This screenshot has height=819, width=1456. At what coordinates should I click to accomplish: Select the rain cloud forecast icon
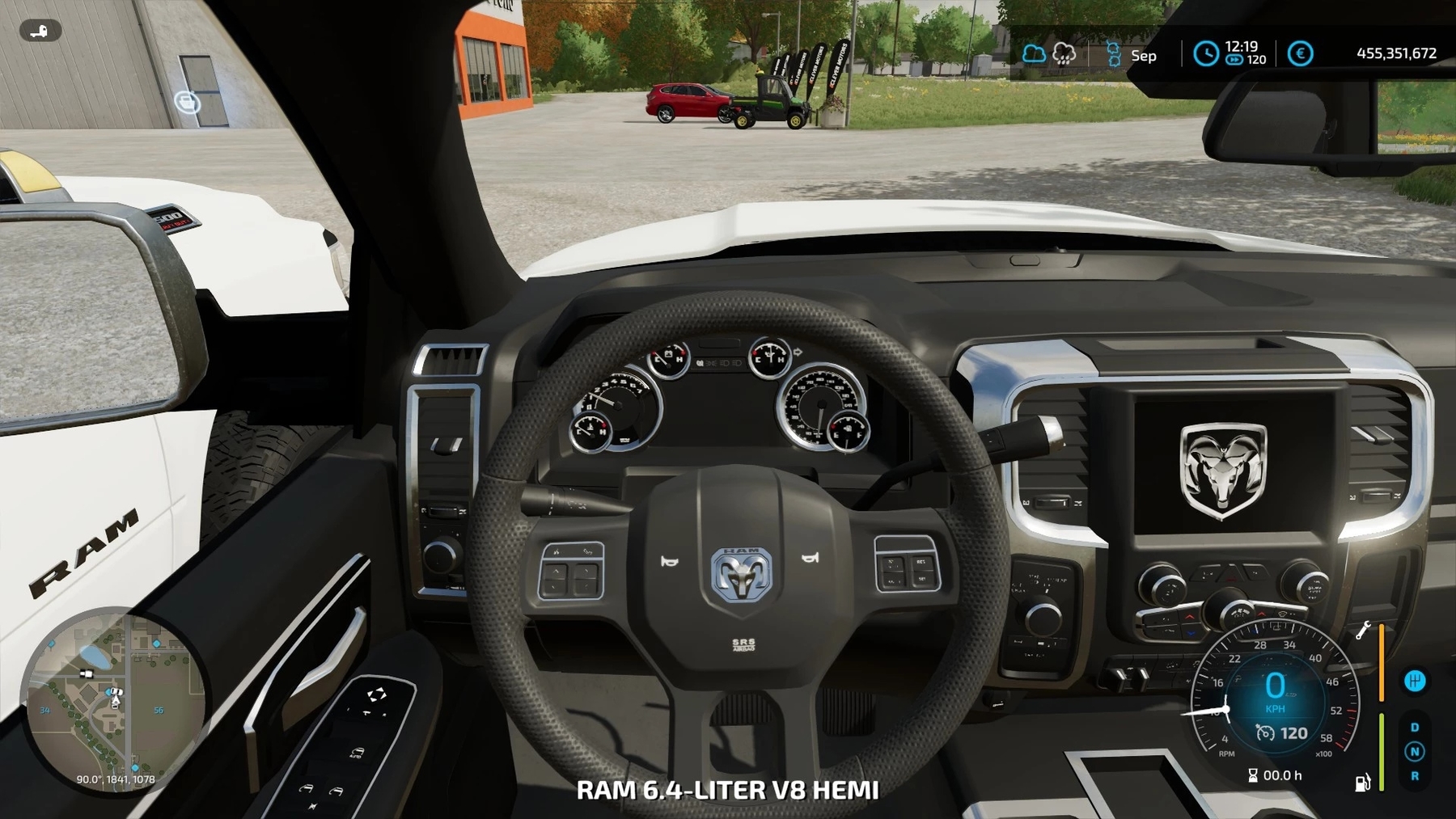coord(1064,54)
